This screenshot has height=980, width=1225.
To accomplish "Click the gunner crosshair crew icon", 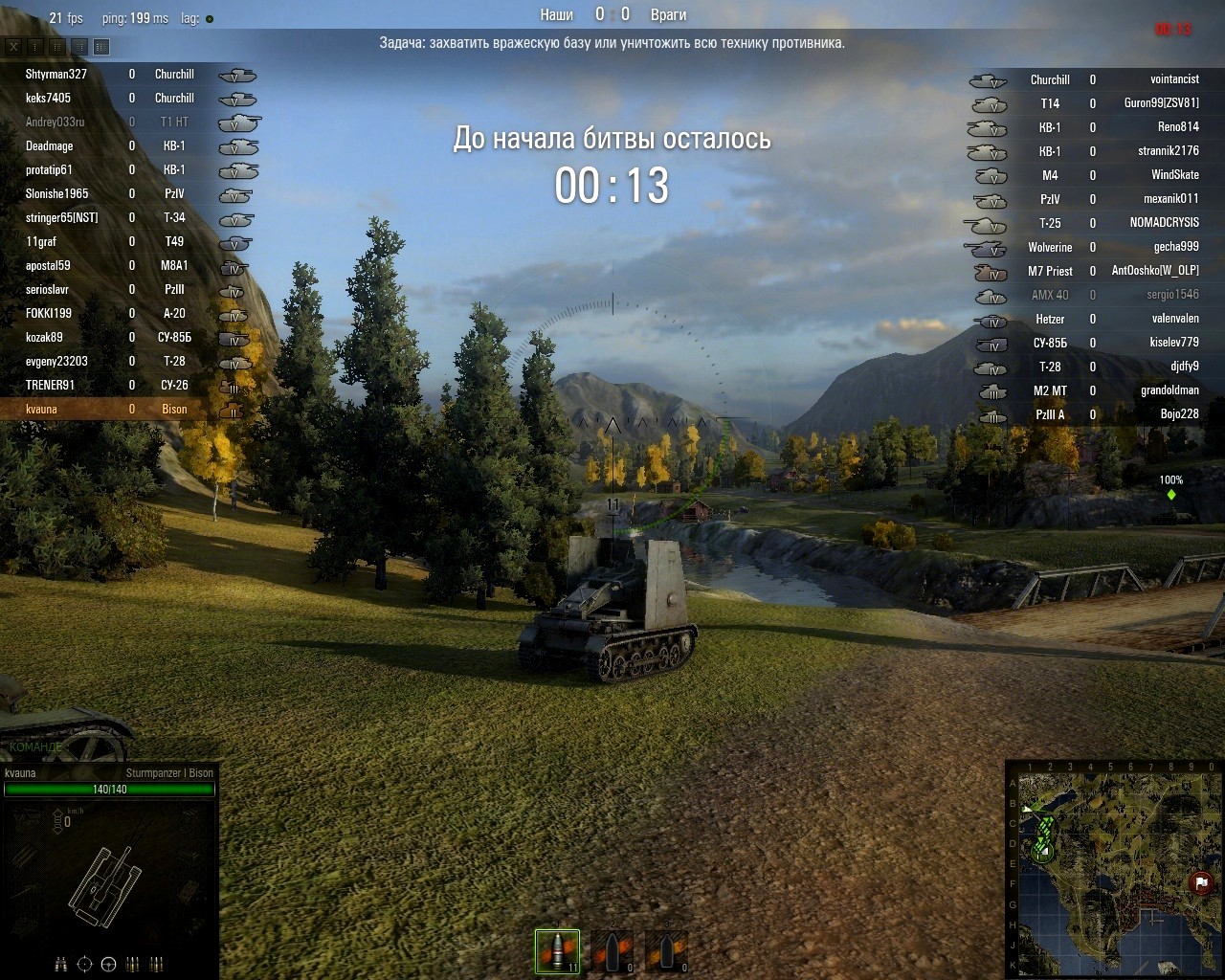I will click(84, 964).
